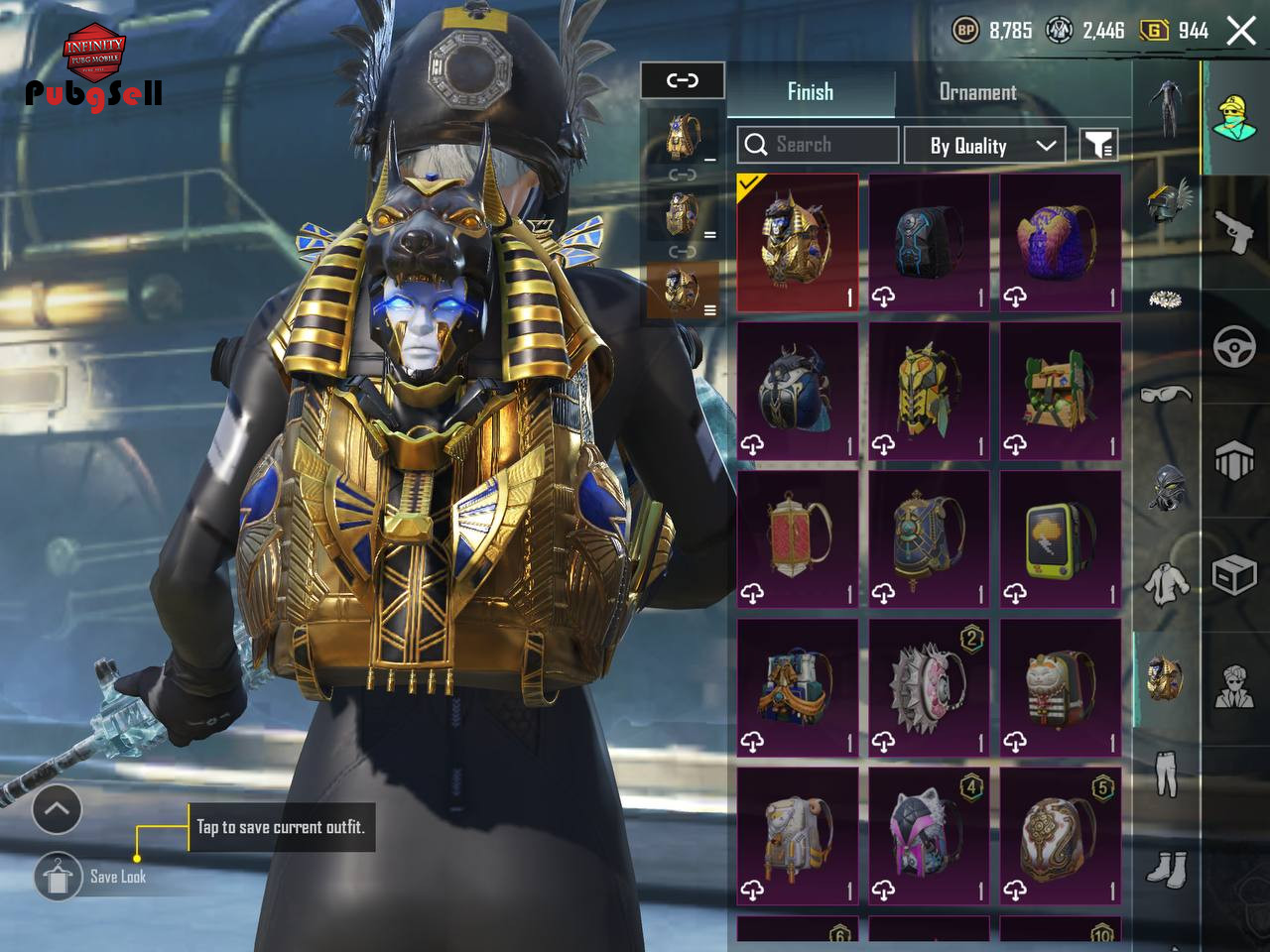Select the red lantern backpack skin

(x=798, y=538)
